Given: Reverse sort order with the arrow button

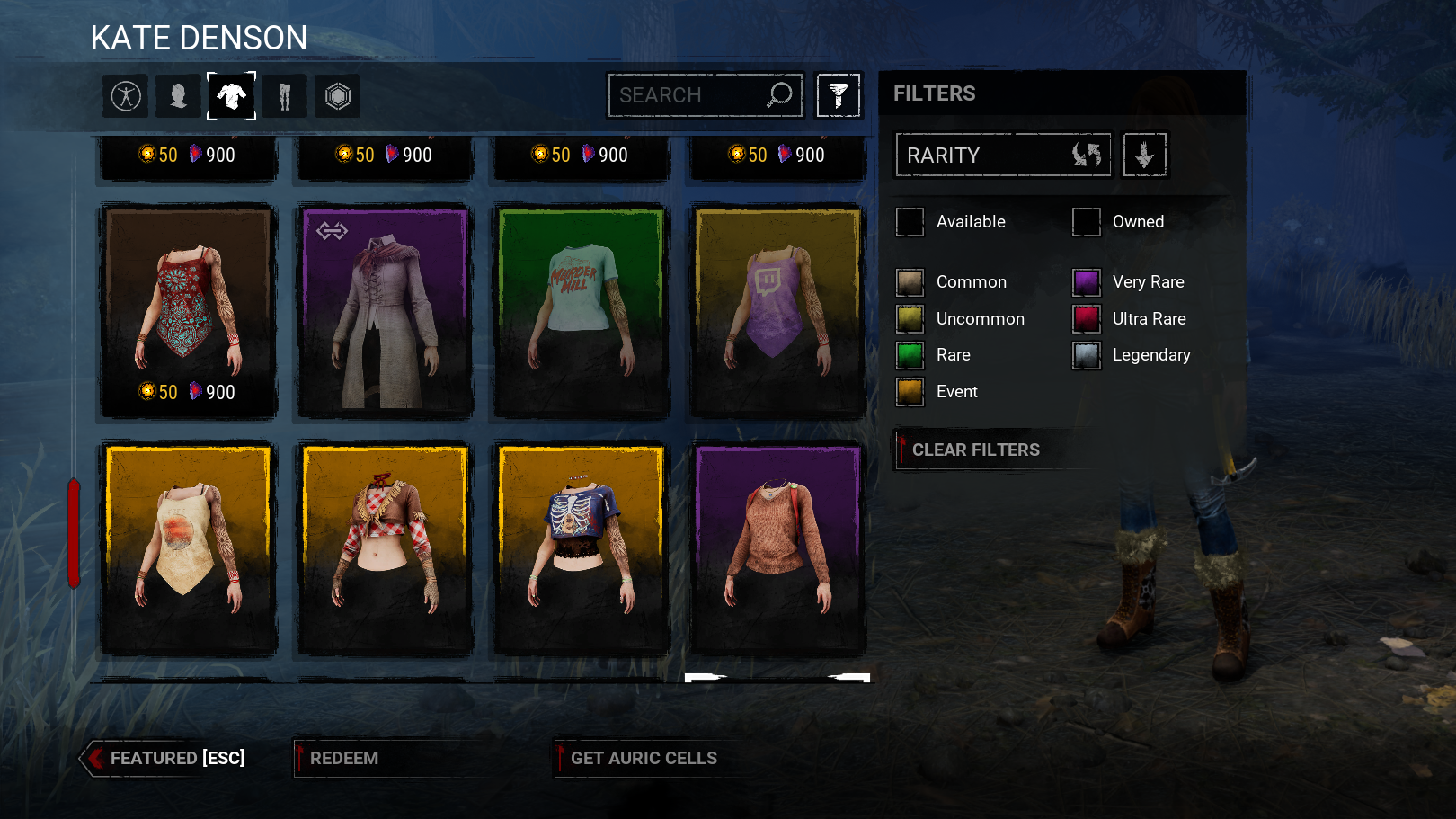Looking at the screenshot, I should click(1144, 156).
